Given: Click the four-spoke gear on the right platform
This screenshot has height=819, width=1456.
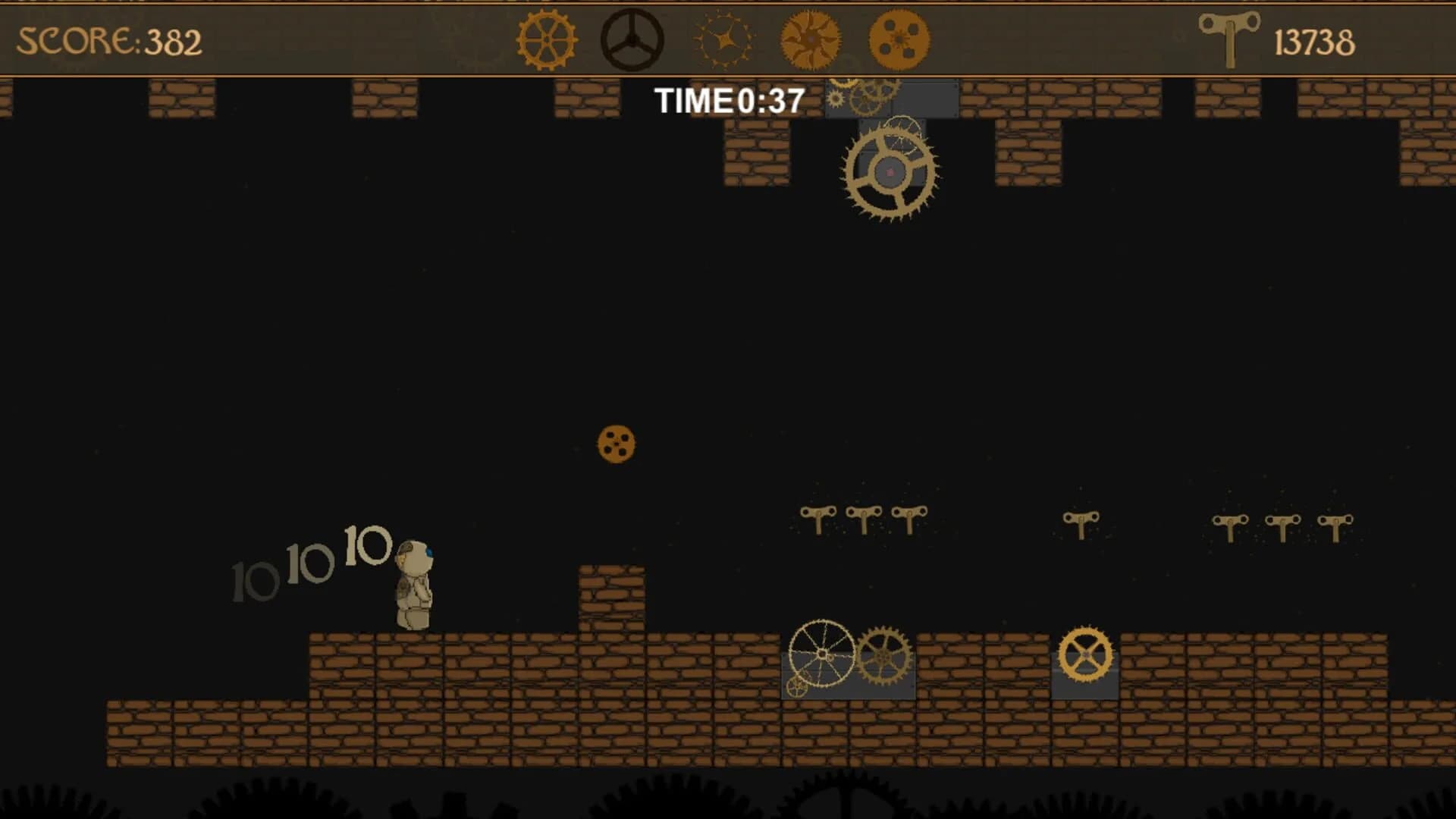Looking at the screenshot, I should [1086, 652].
